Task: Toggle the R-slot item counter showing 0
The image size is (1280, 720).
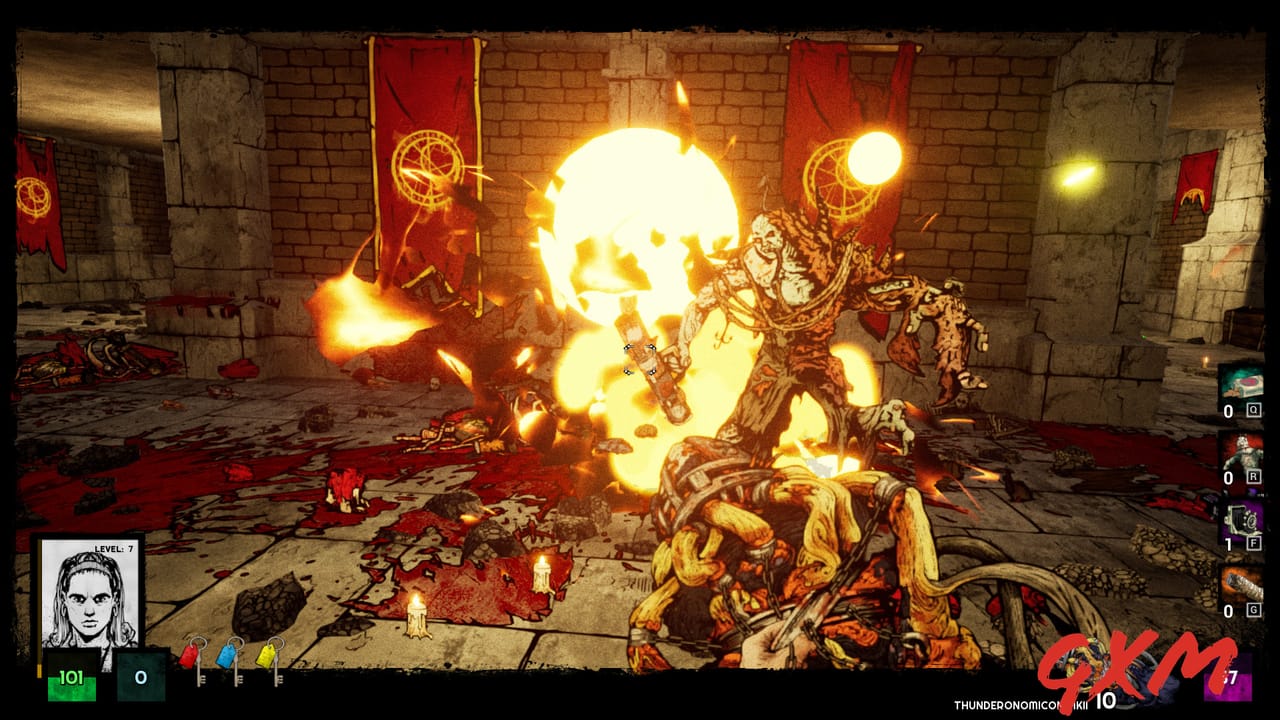Action: (x=1227, y=477)
